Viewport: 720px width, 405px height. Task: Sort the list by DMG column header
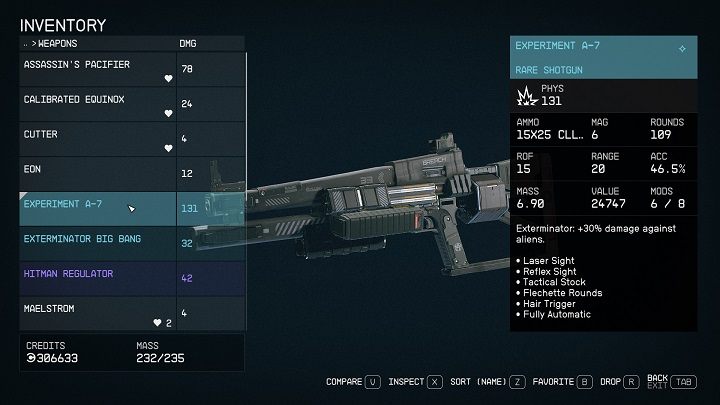click(188, 44)
